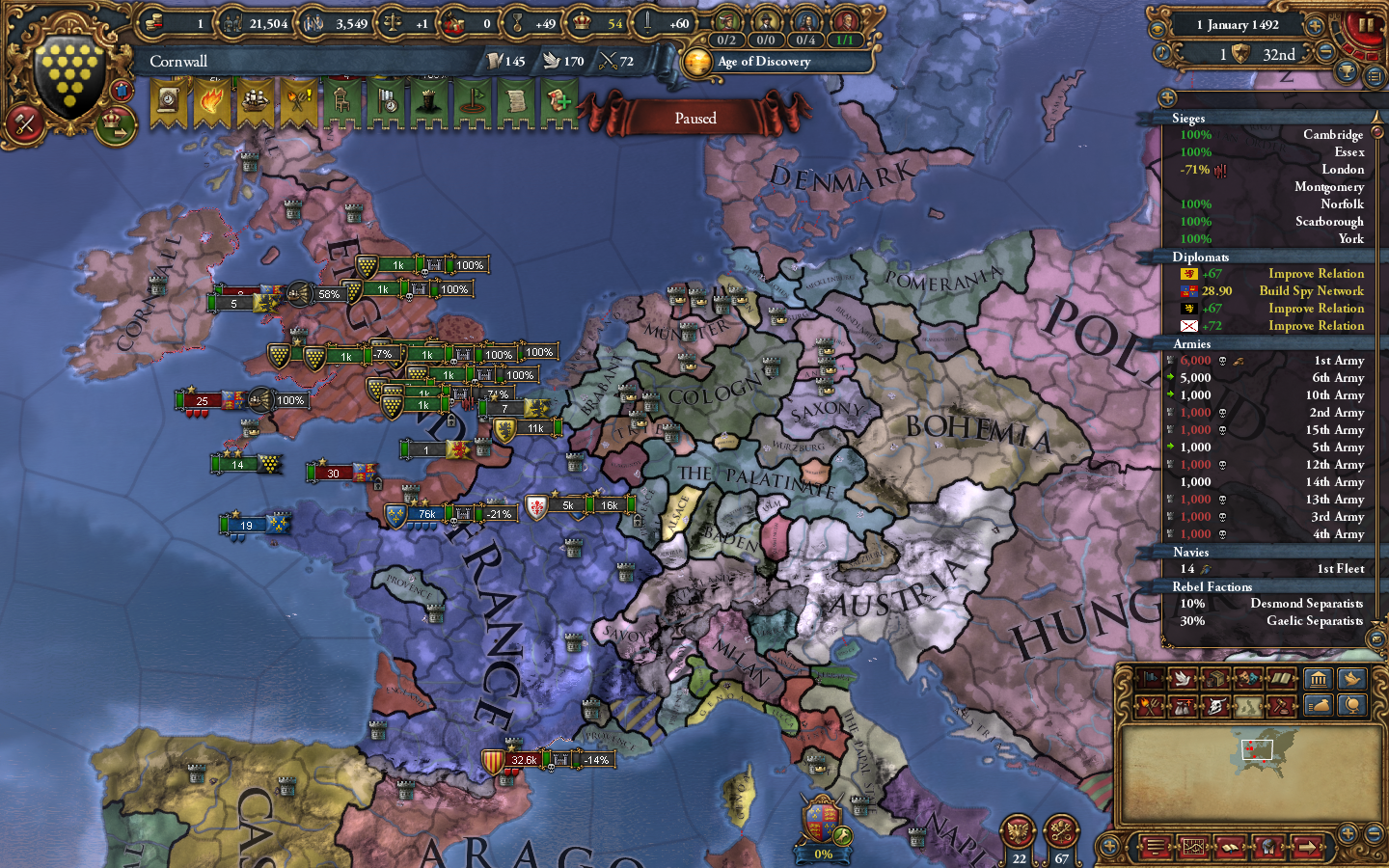Select the revolt risk mapmode torch icon
The image size is (1389, 868).
[x=1149, y=705]
